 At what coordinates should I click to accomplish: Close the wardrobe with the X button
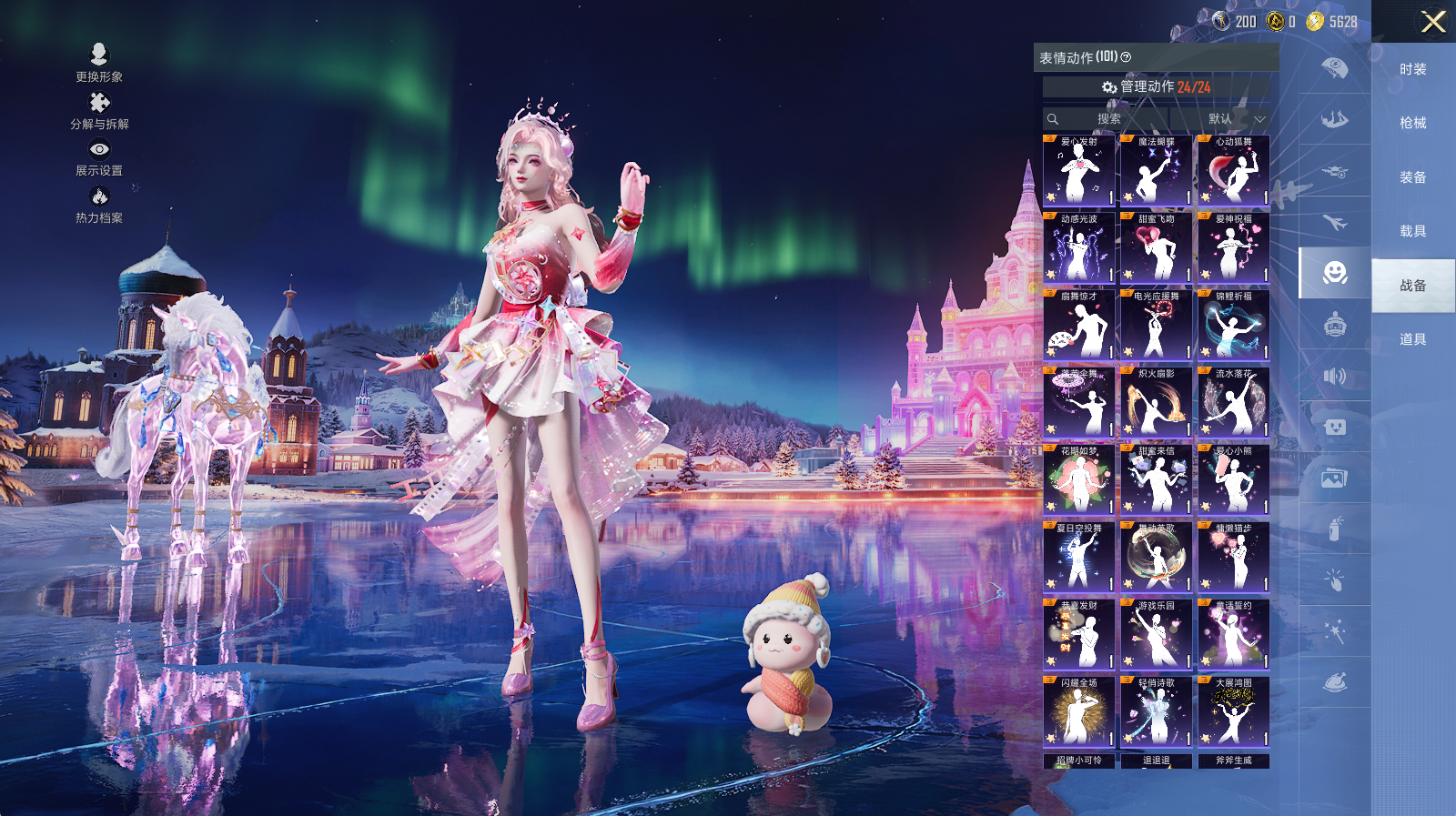(1433, 22)
